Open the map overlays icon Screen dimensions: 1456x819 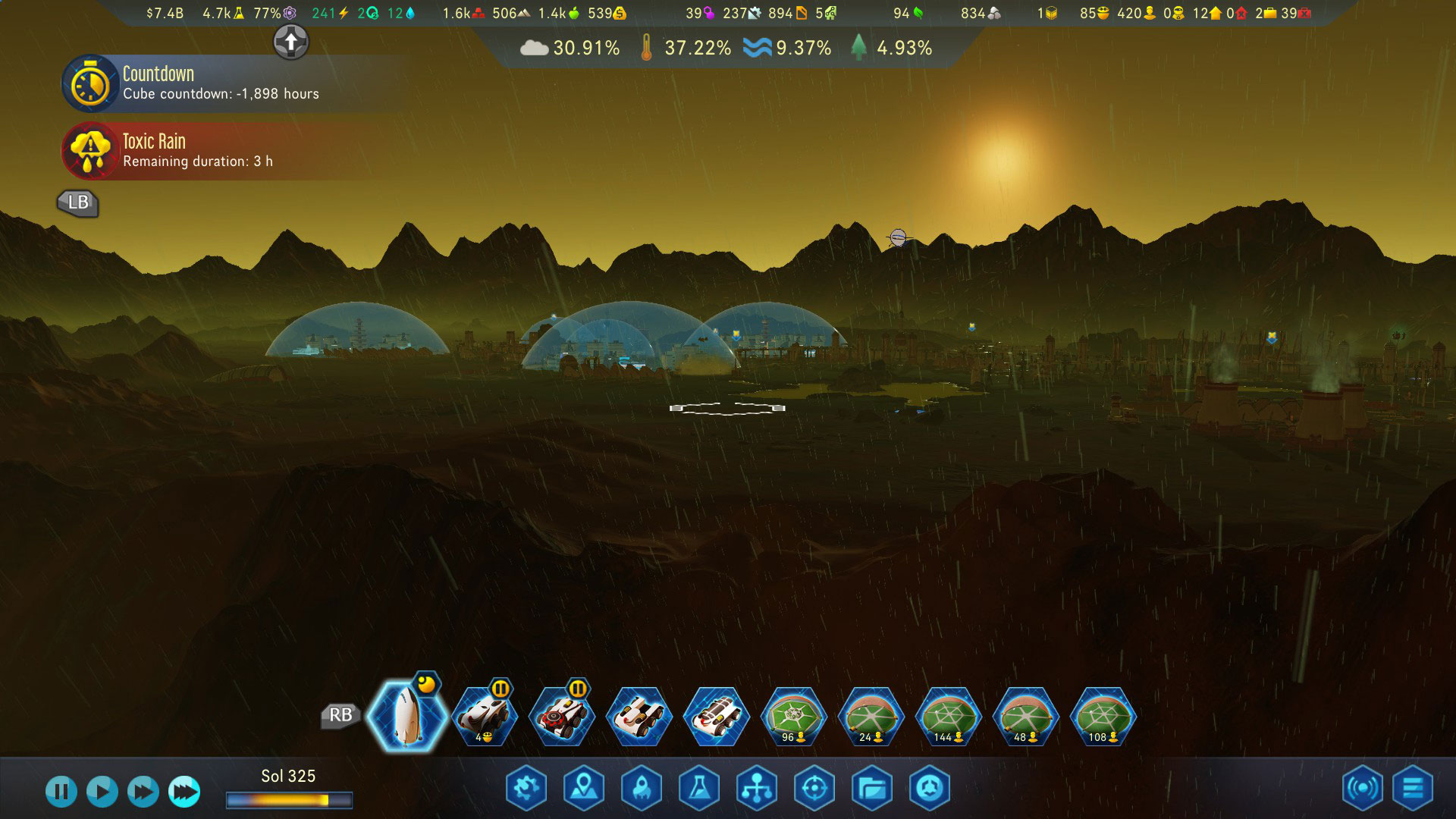584,789
